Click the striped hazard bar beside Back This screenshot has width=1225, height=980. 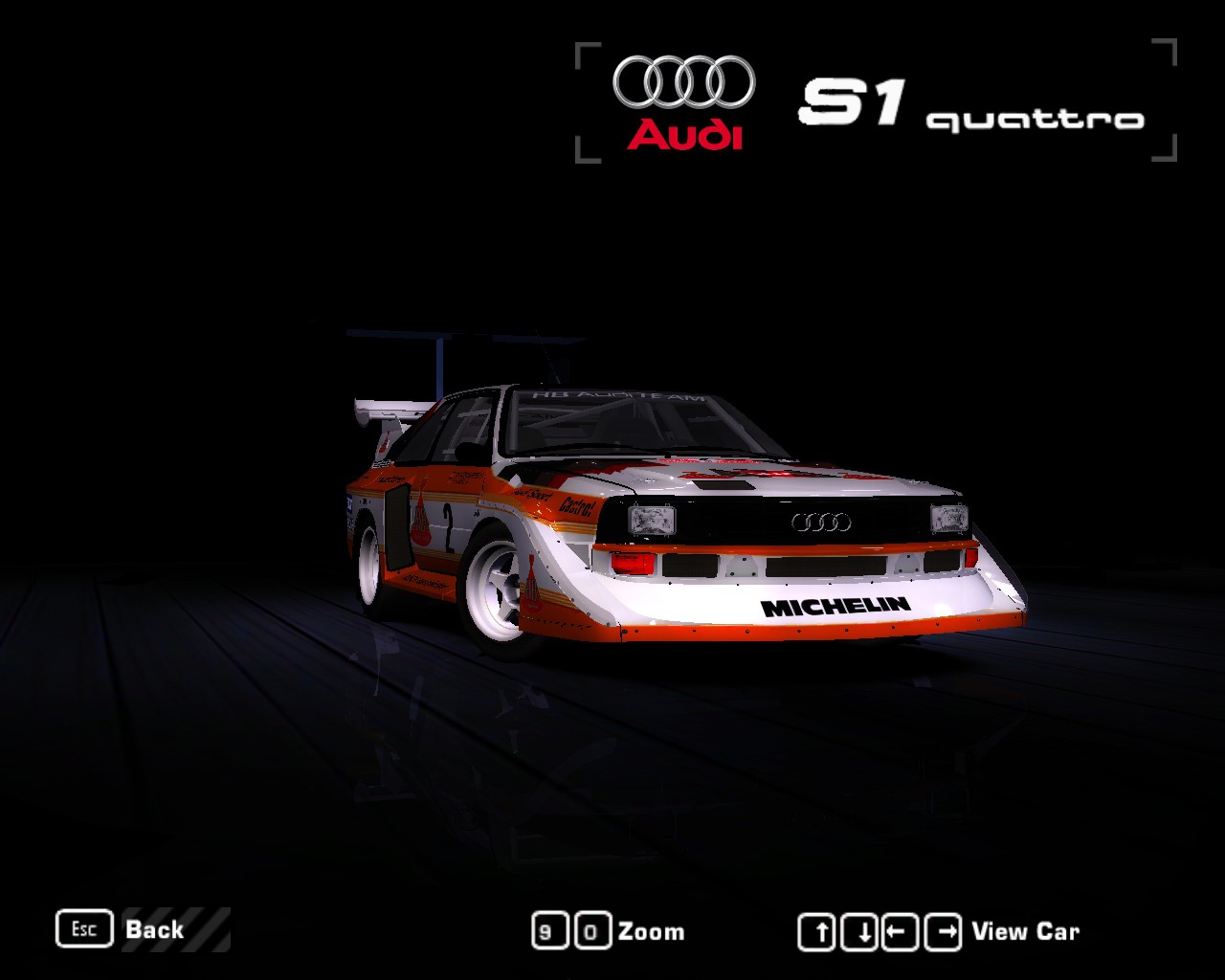pos(208,929)
